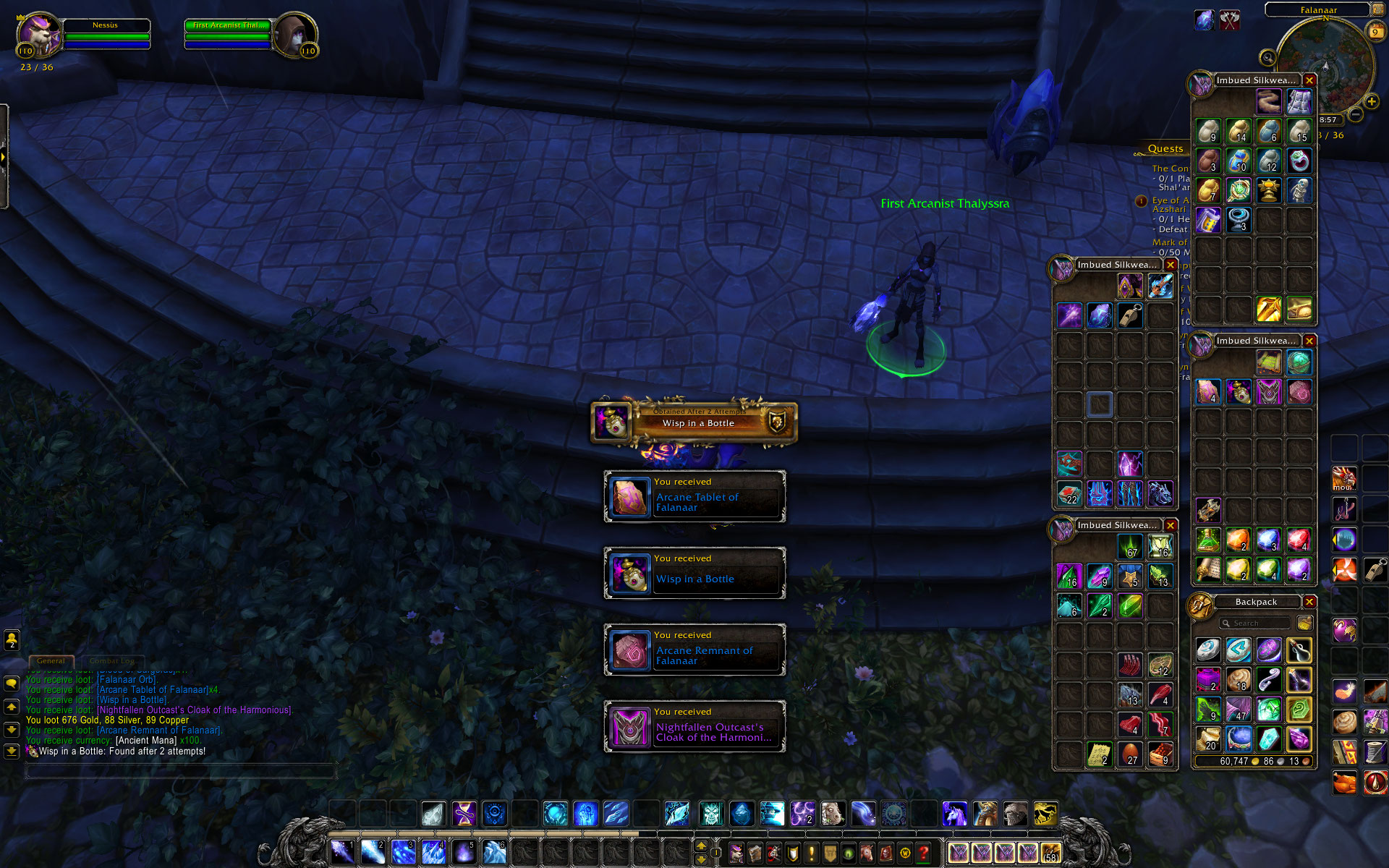Image resolution: width=1389 pixels, height=868 pixels.
Task: Close the Backpack window
Action: 1309,602
